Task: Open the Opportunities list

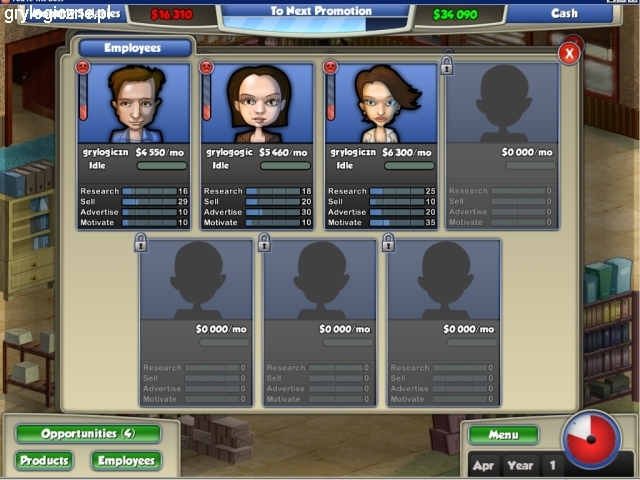Action: 87,434
